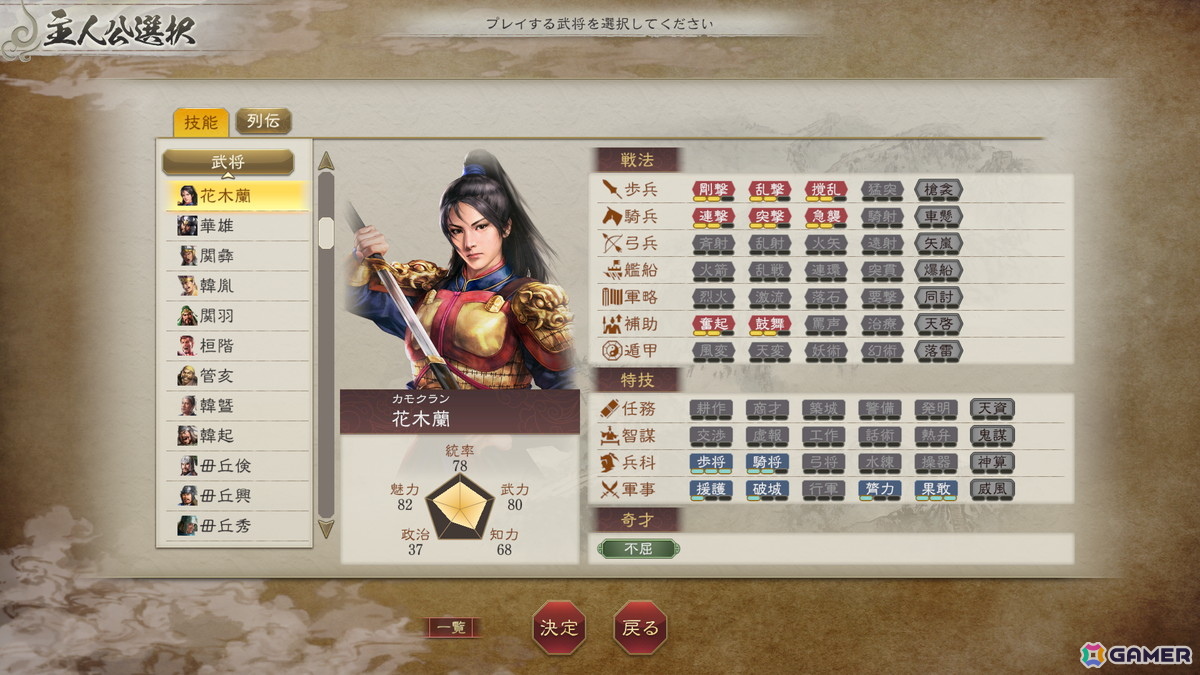Confirm selection with the 決定 button
Image resolution: width=1200 pixels, height=675 pixels.
pyautogui.click(x=559, y=628)
